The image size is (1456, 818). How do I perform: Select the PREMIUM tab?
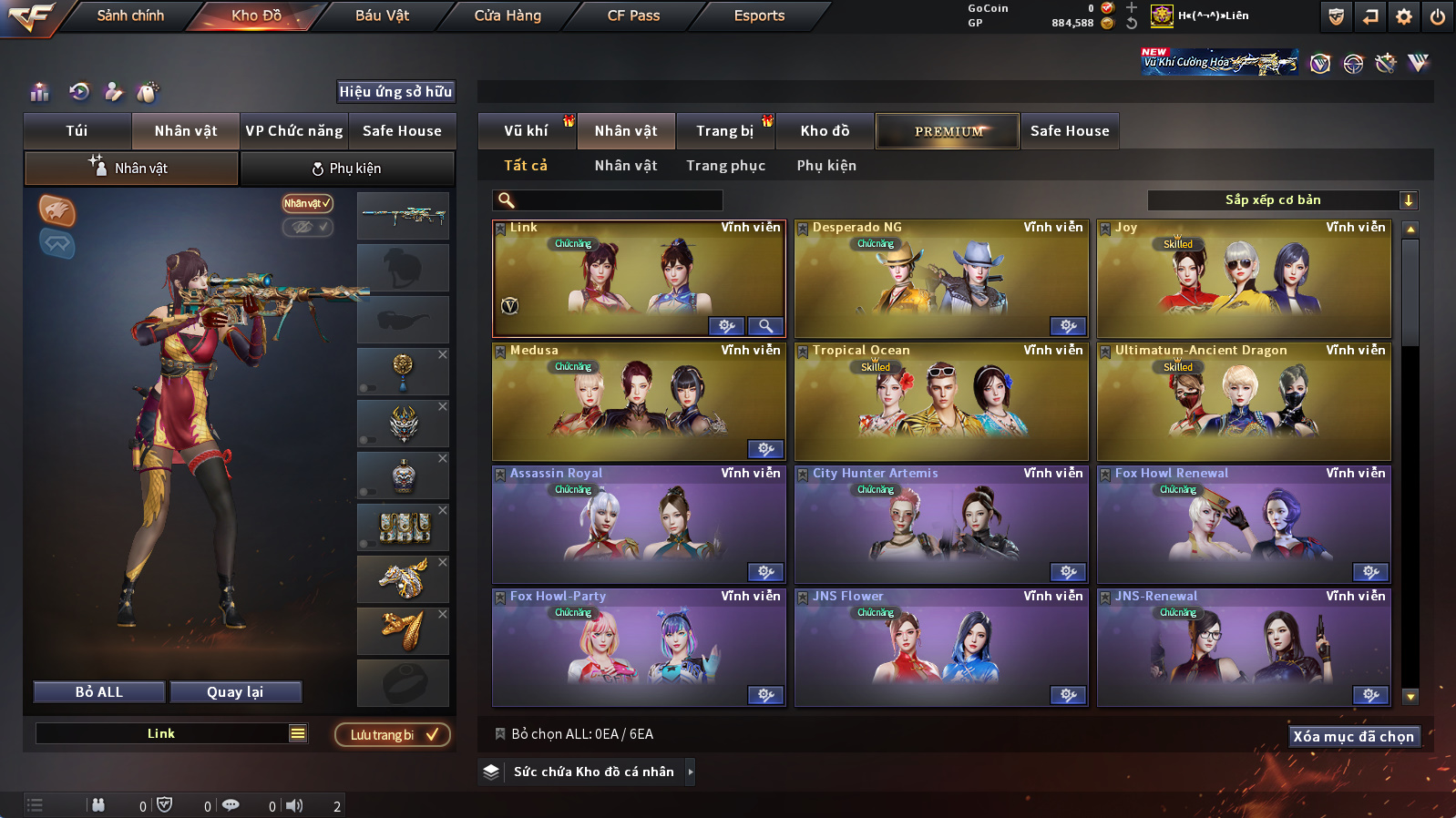click(948, 131)
